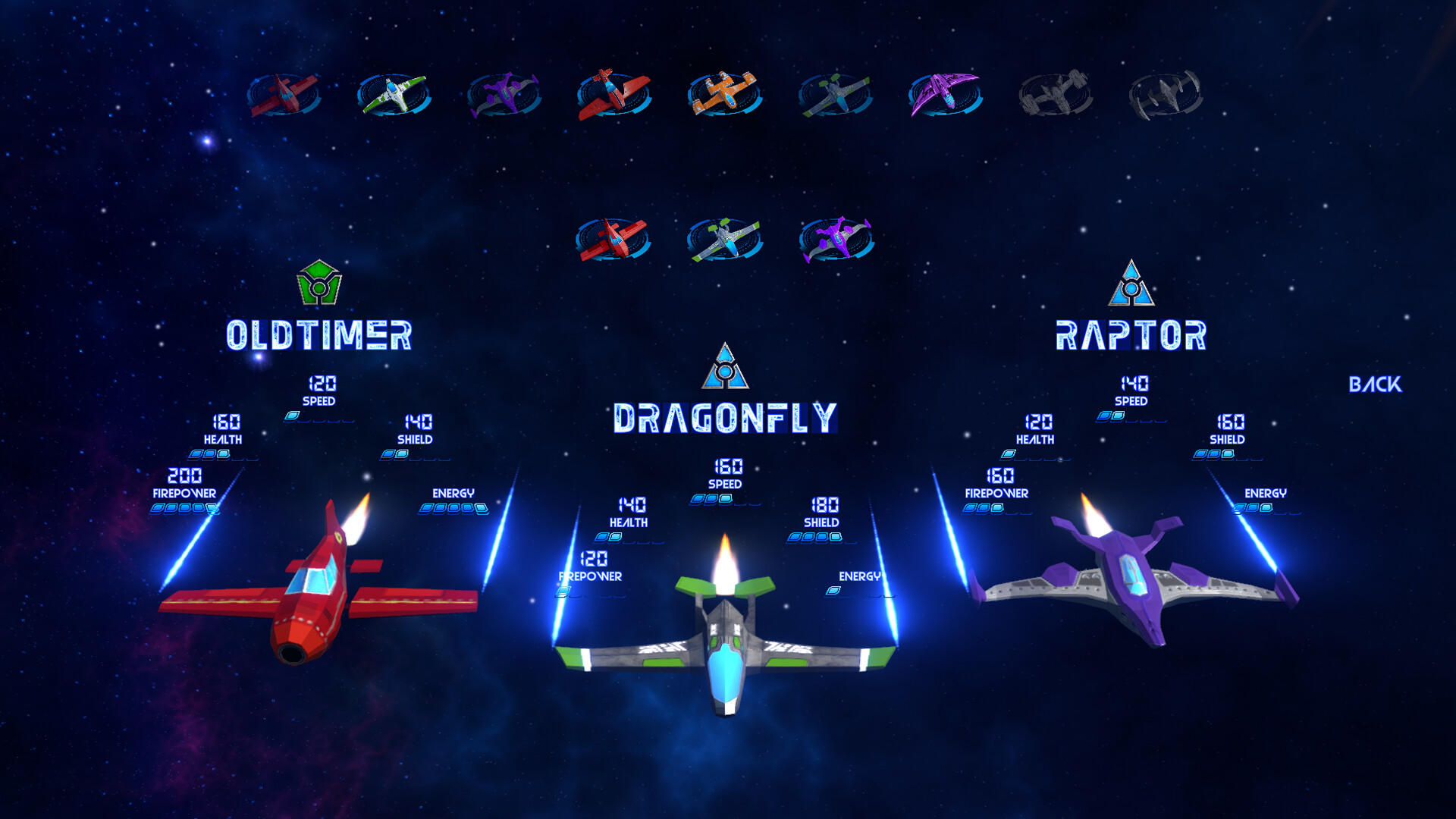
Task: Click the DRAGONFLY title text
Action: tap(724, 416)
